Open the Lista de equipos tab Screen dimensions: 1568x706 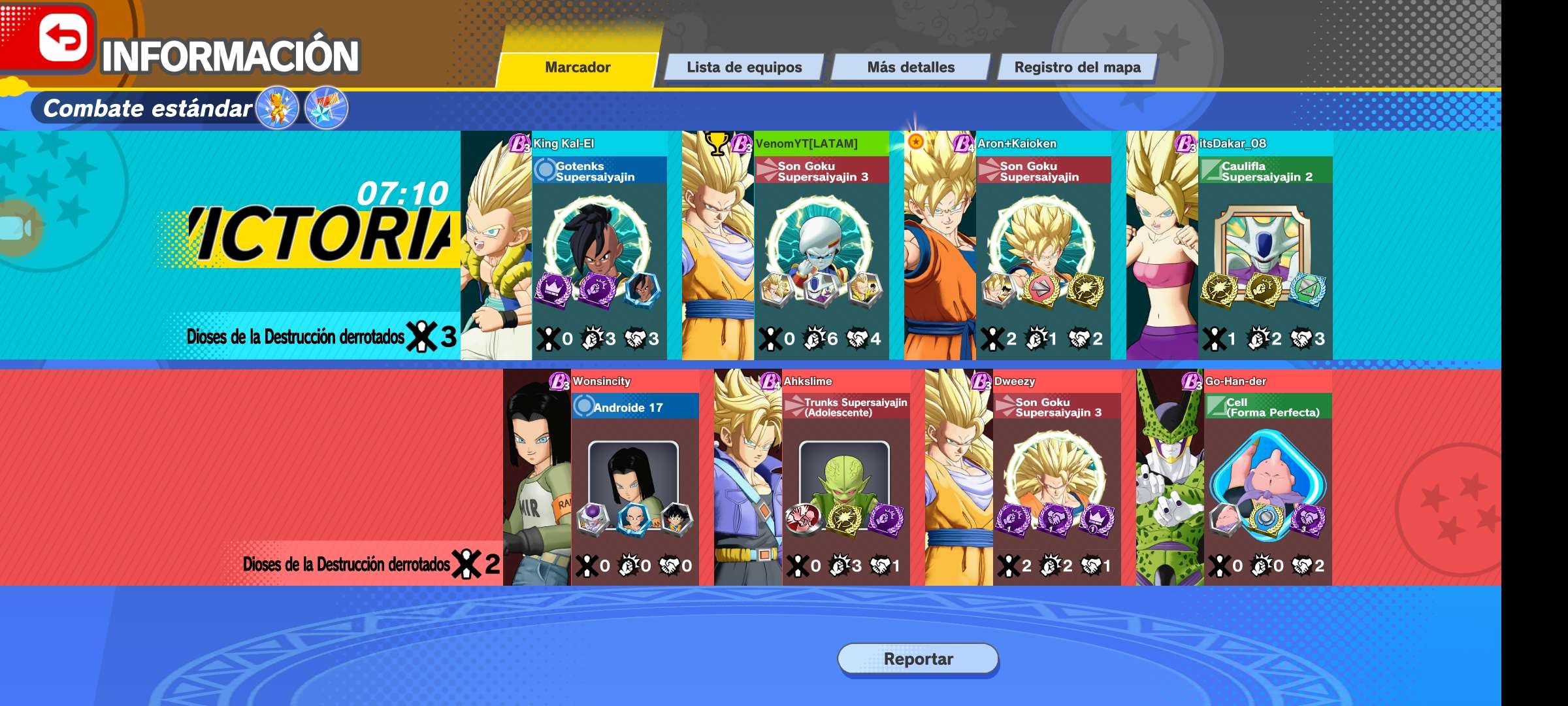point(743,67)
